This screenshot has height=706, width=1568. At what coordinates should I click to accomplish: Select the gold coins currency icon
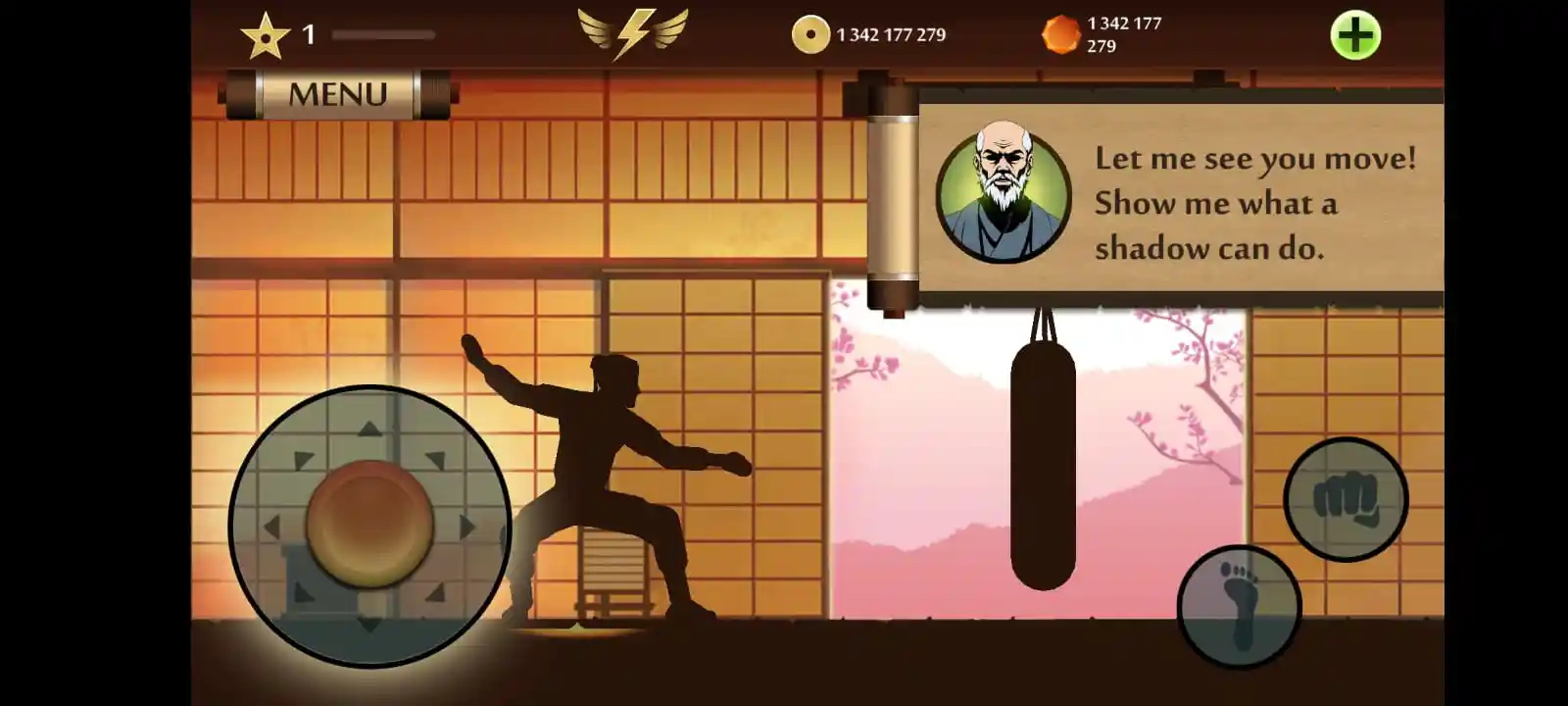(x=811, y=33)
